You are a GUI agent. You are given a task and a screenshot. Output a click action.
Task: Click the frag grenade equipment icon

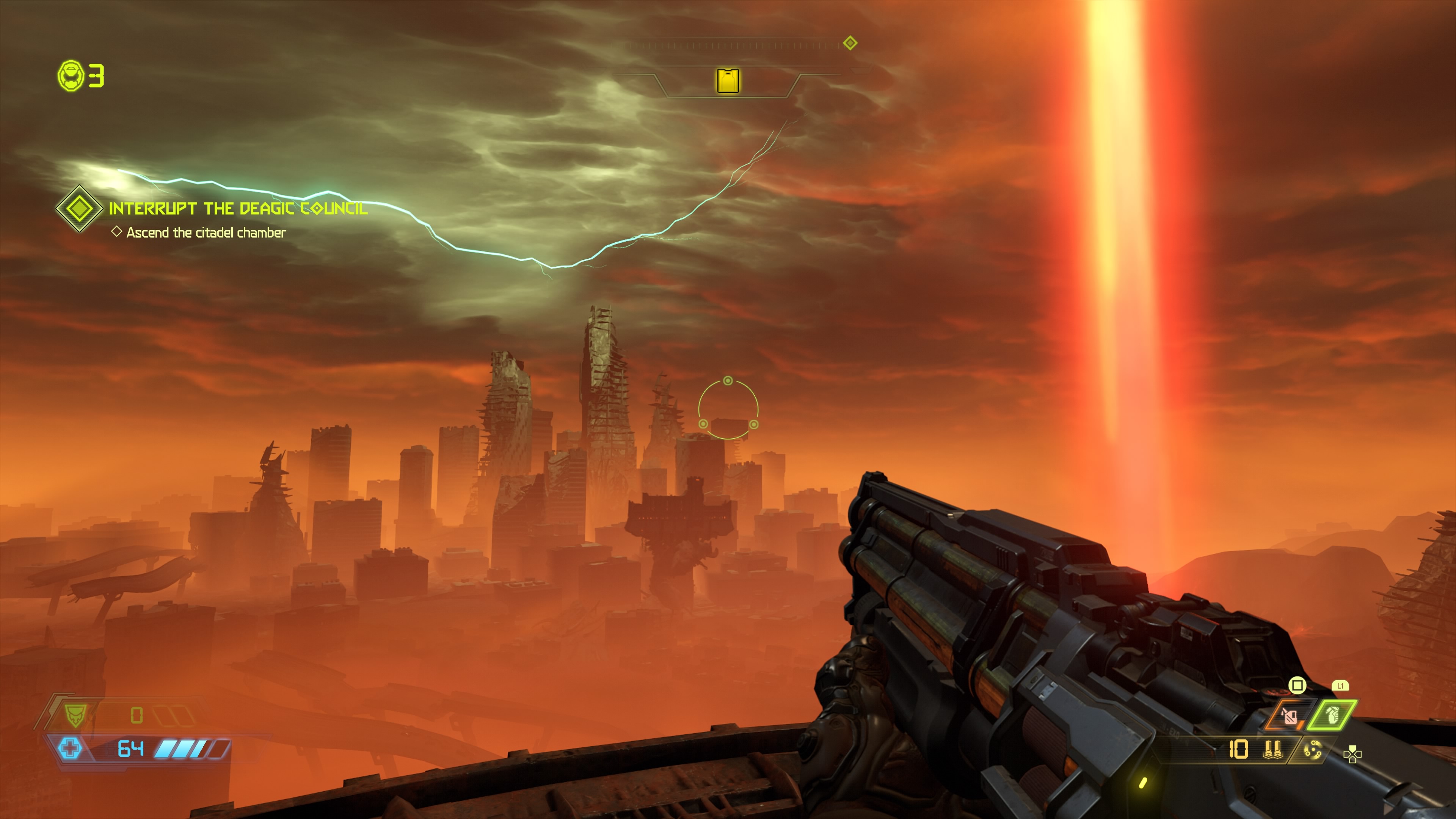click(1332, 715)
